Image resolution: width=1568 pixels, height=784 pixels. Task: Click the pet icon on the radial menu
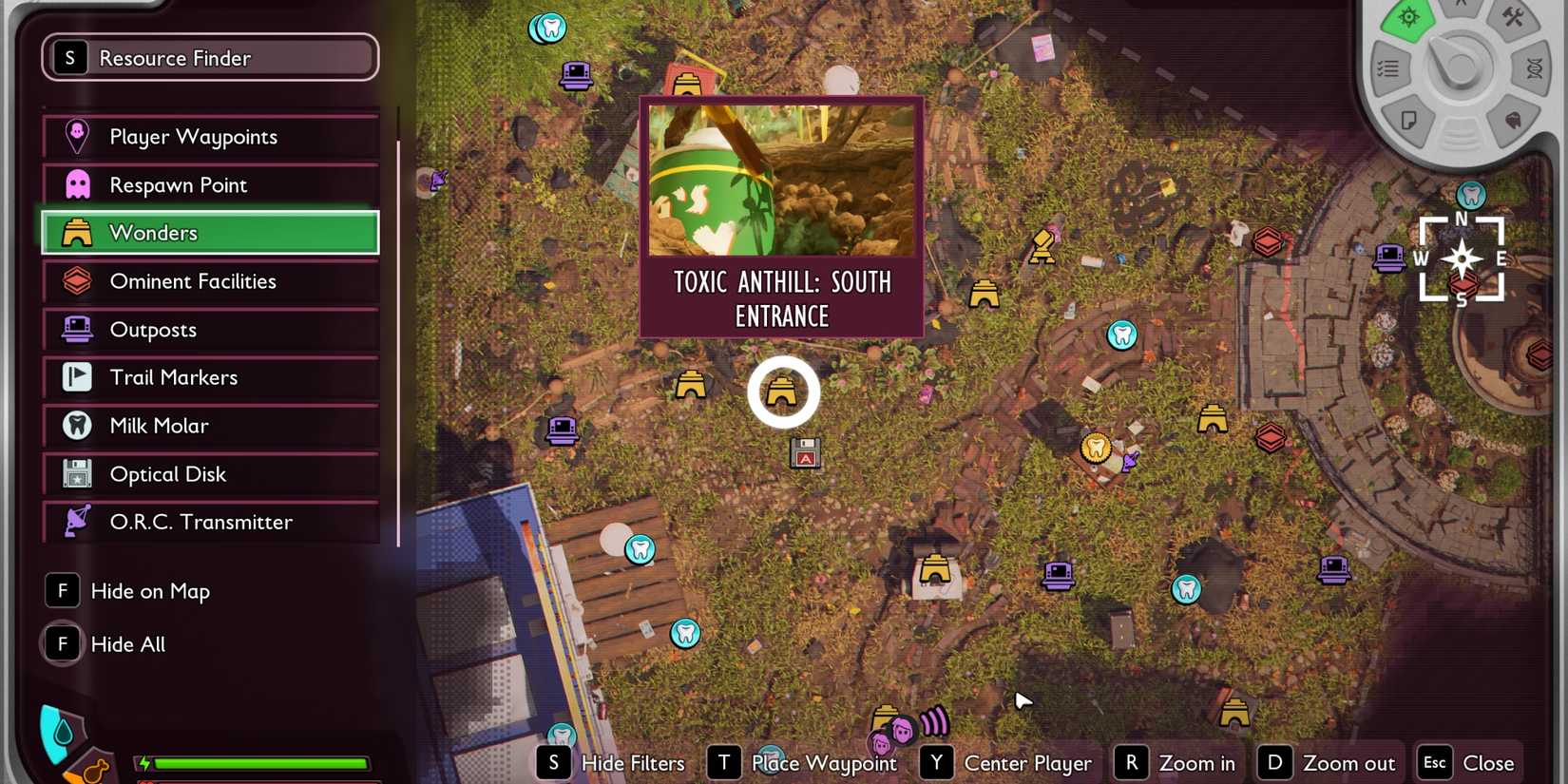[x=1515, y=120]
